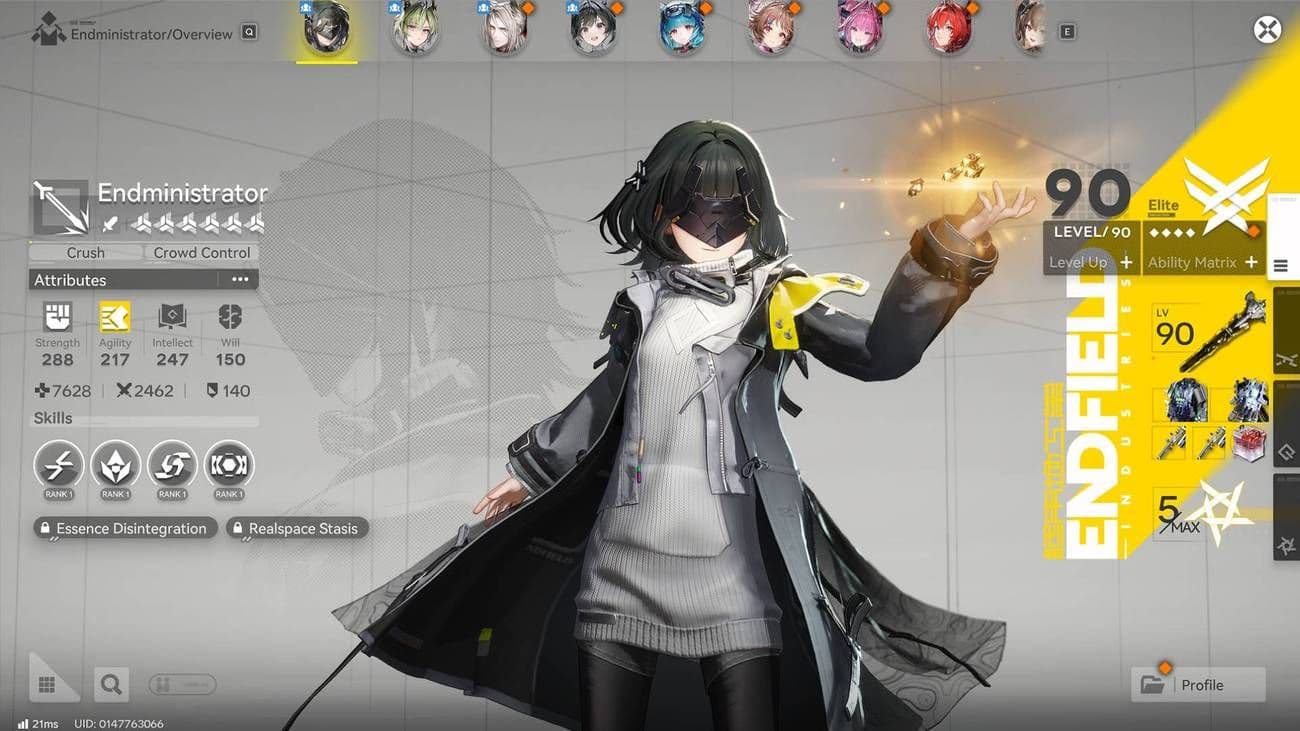The height and width of the screenshot is (731, 1300).
Task: Expand Endministrator/Overview breadcrumb details
Action: tap(247, 30)
